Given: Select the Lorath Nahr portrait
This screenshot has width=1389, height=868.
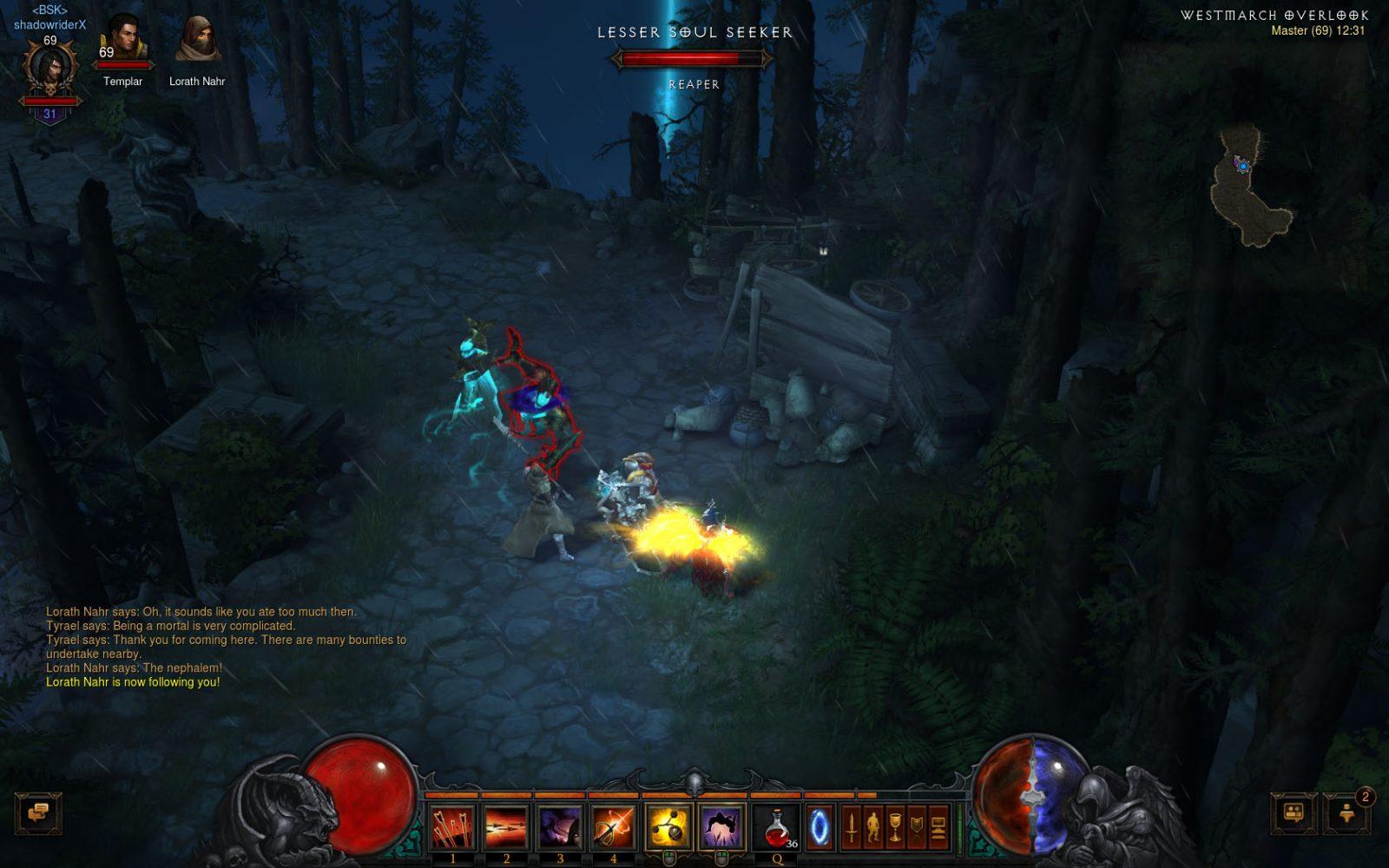Looking at the screenshot, I should [x=196, y=41].
